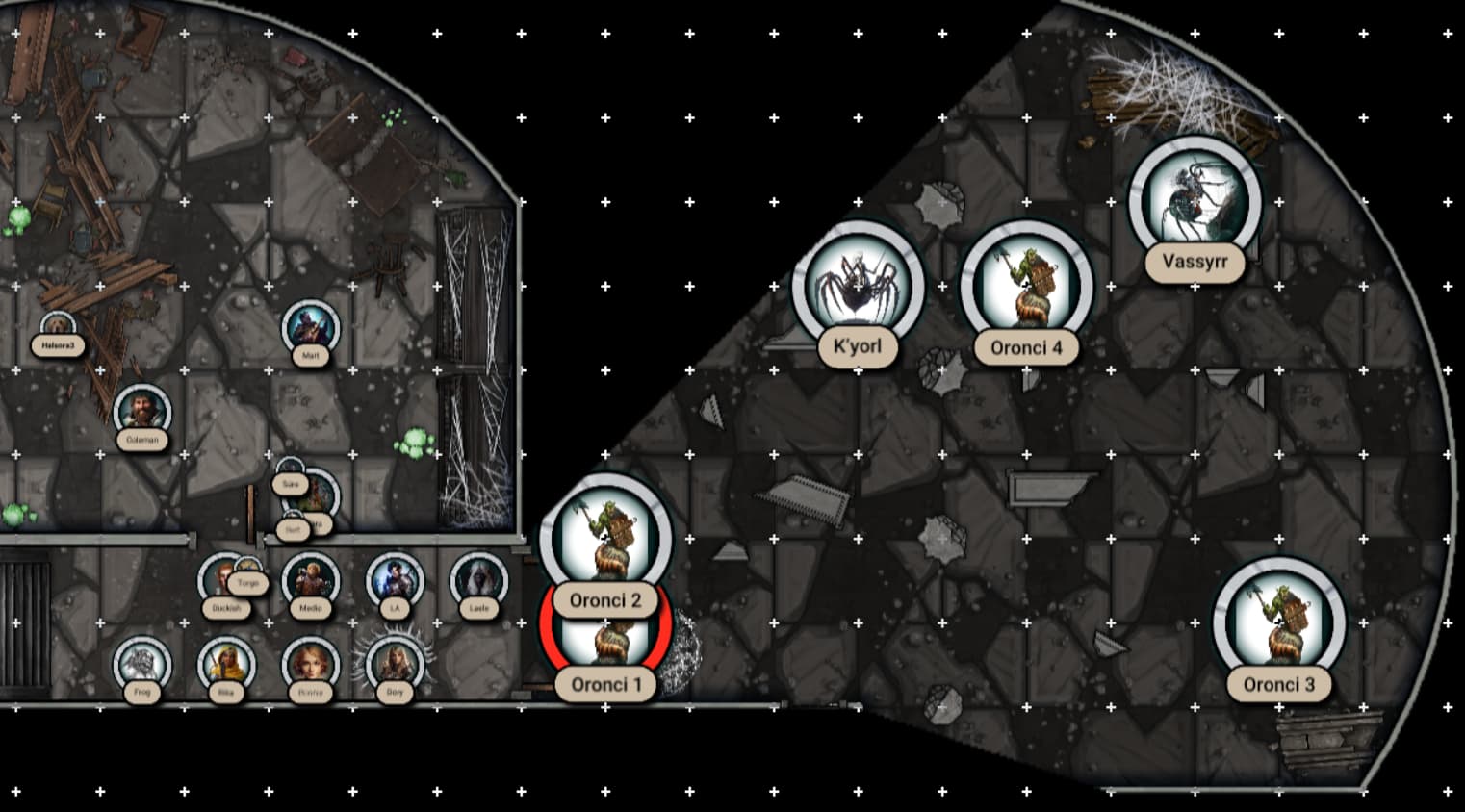The height and width of the screenshot is (812, 1465).
Task: Select the K'yorl spider token
Action: [x=858, y=286]
